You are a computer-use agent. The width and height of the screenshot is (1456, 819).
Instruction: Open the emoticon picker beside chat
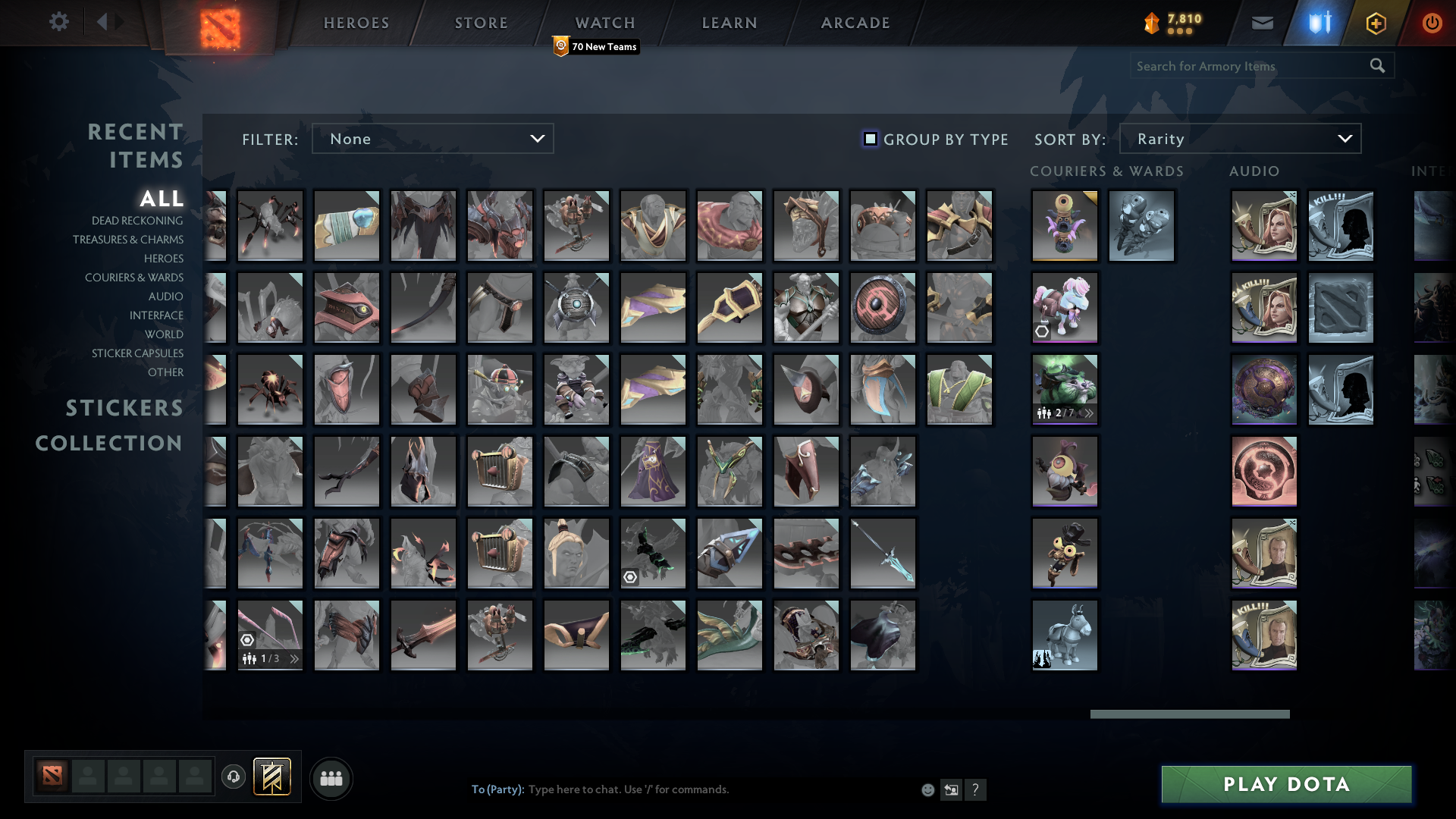coord(927,789)
